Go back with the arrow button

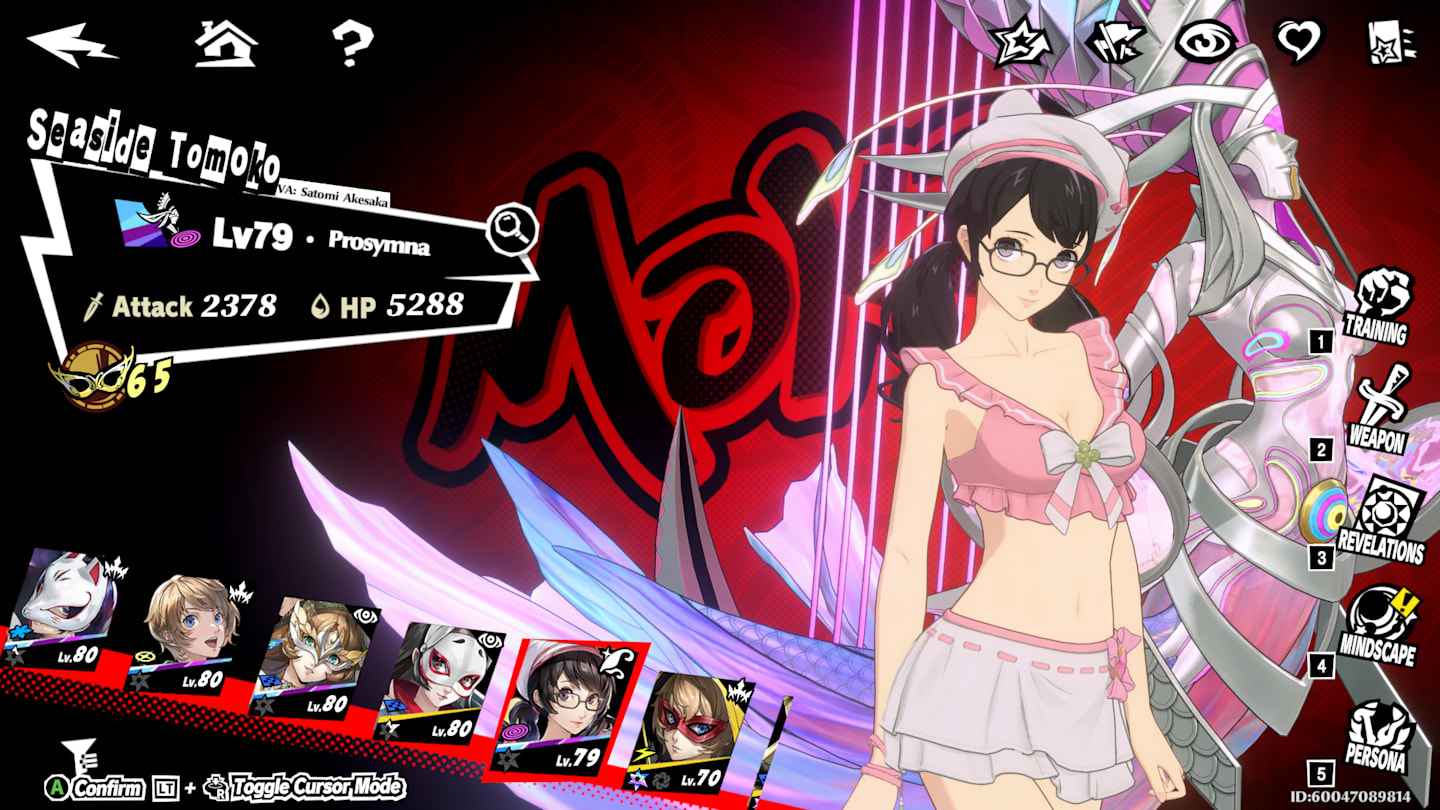(72, 44)
